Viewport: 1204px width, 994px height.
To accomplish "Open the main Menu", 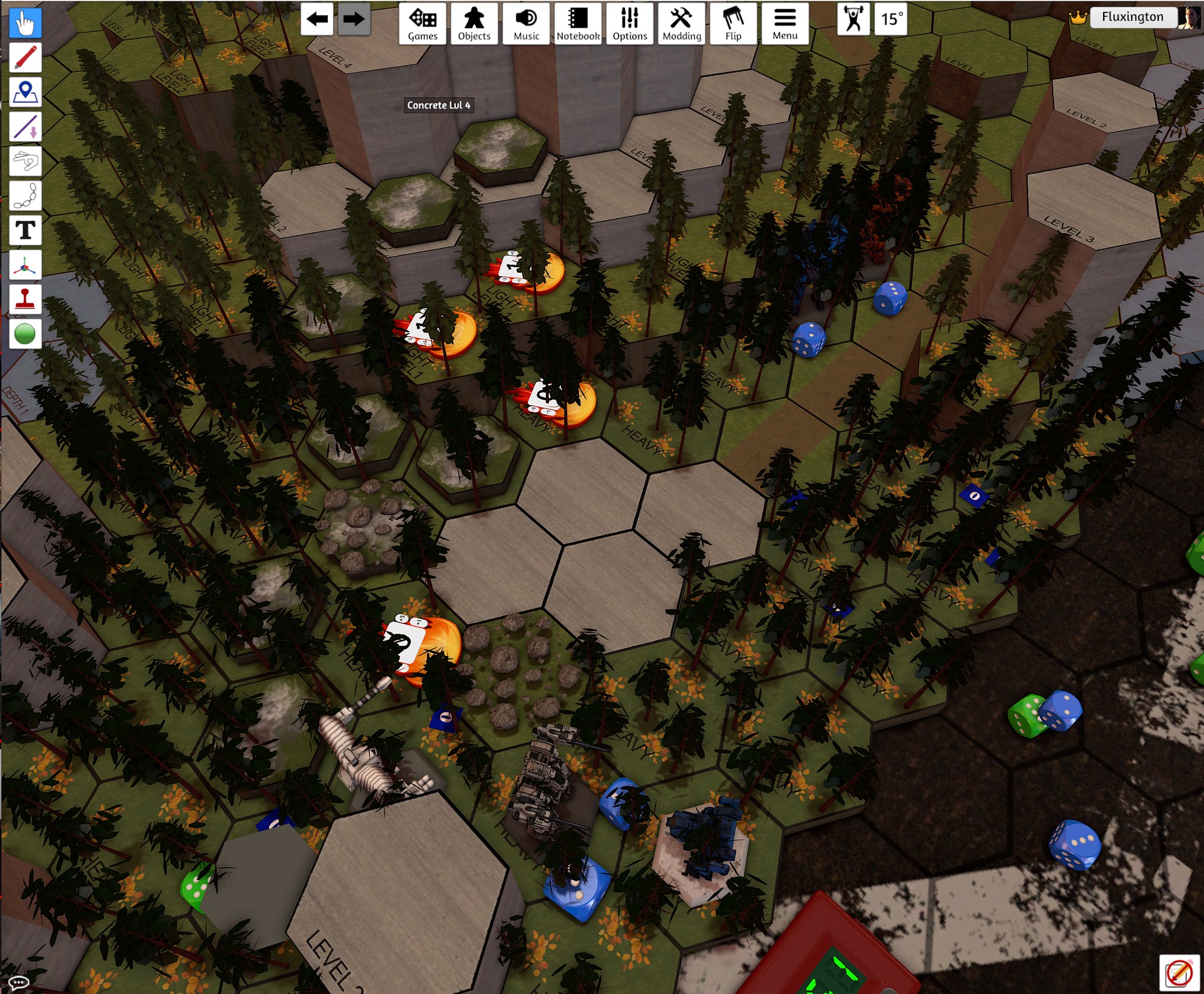I will [785, 24].
